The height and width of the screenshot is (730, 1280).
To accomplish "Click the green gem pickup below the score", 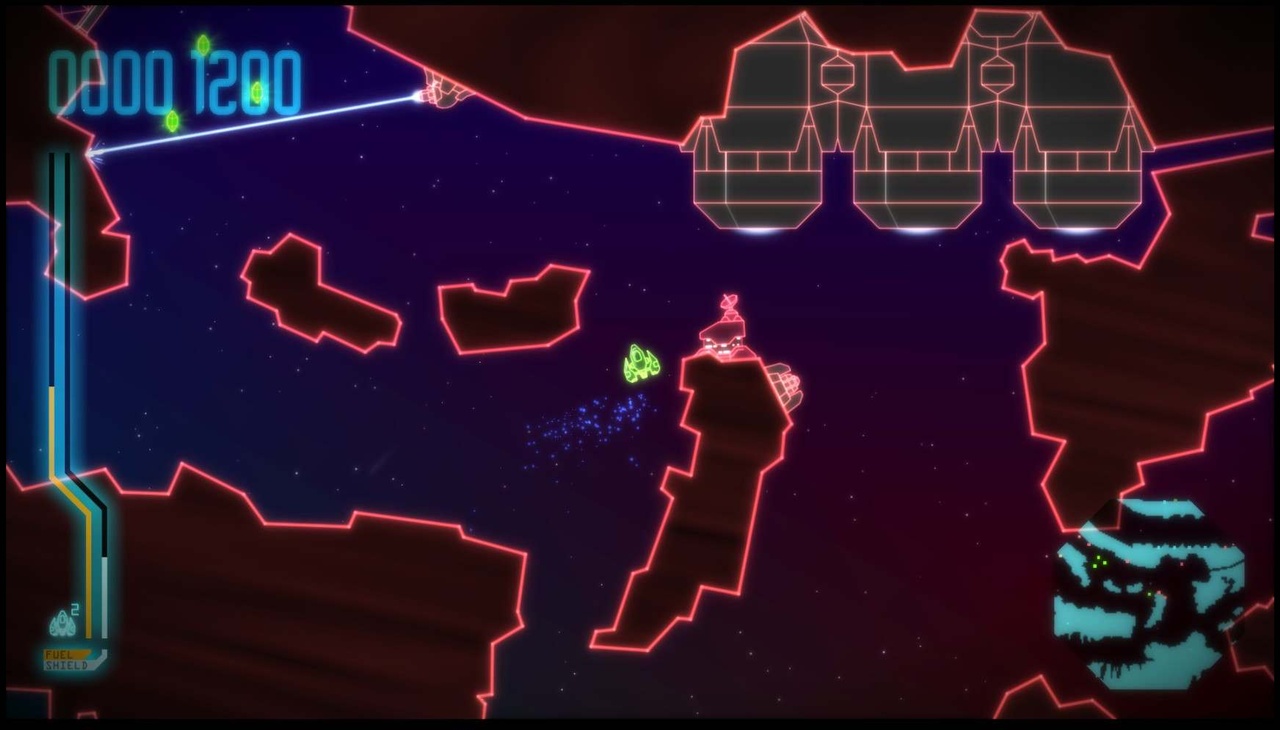I will [x=172, y=120].
